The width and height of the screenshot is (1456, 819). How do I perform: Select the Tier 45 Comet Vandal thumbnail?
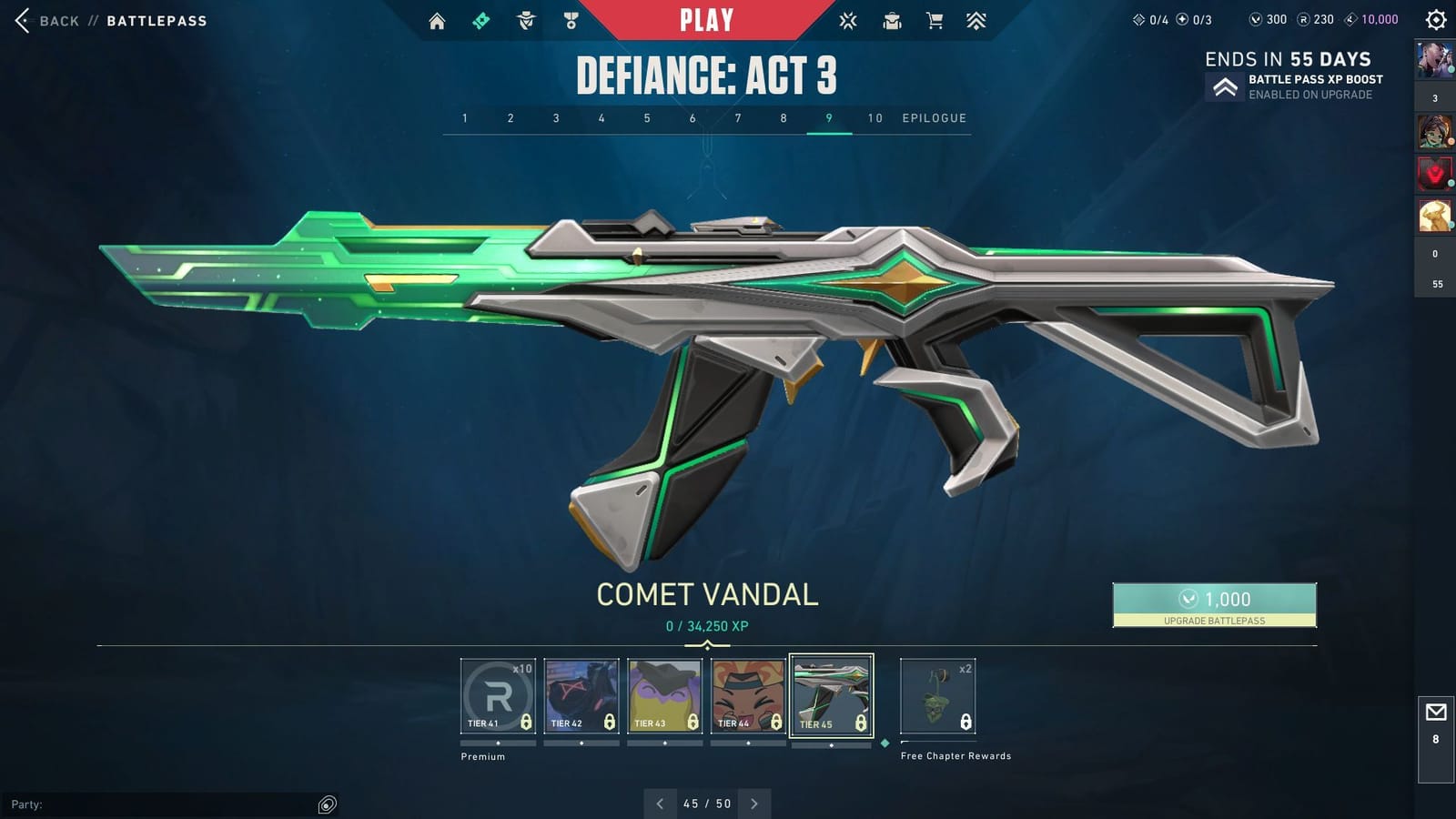click(x=830, y=693)
